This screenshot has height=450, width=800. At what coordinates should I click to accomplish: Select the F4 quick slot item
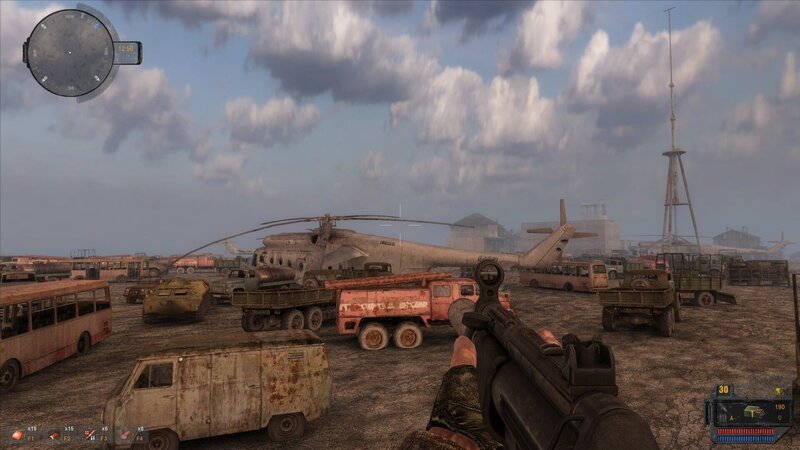point(126,435)
